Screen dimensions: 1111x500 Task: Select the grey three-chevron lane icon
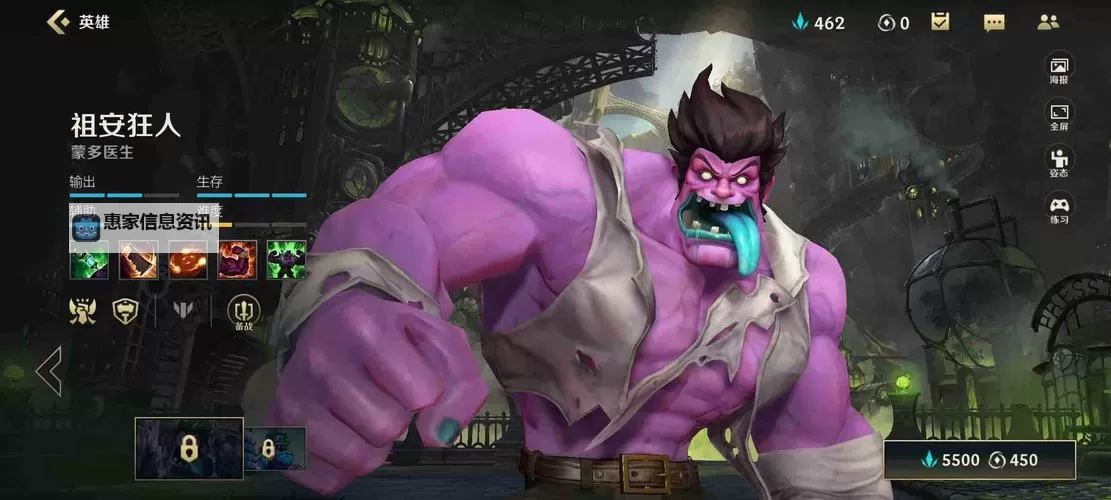[186, 310]
